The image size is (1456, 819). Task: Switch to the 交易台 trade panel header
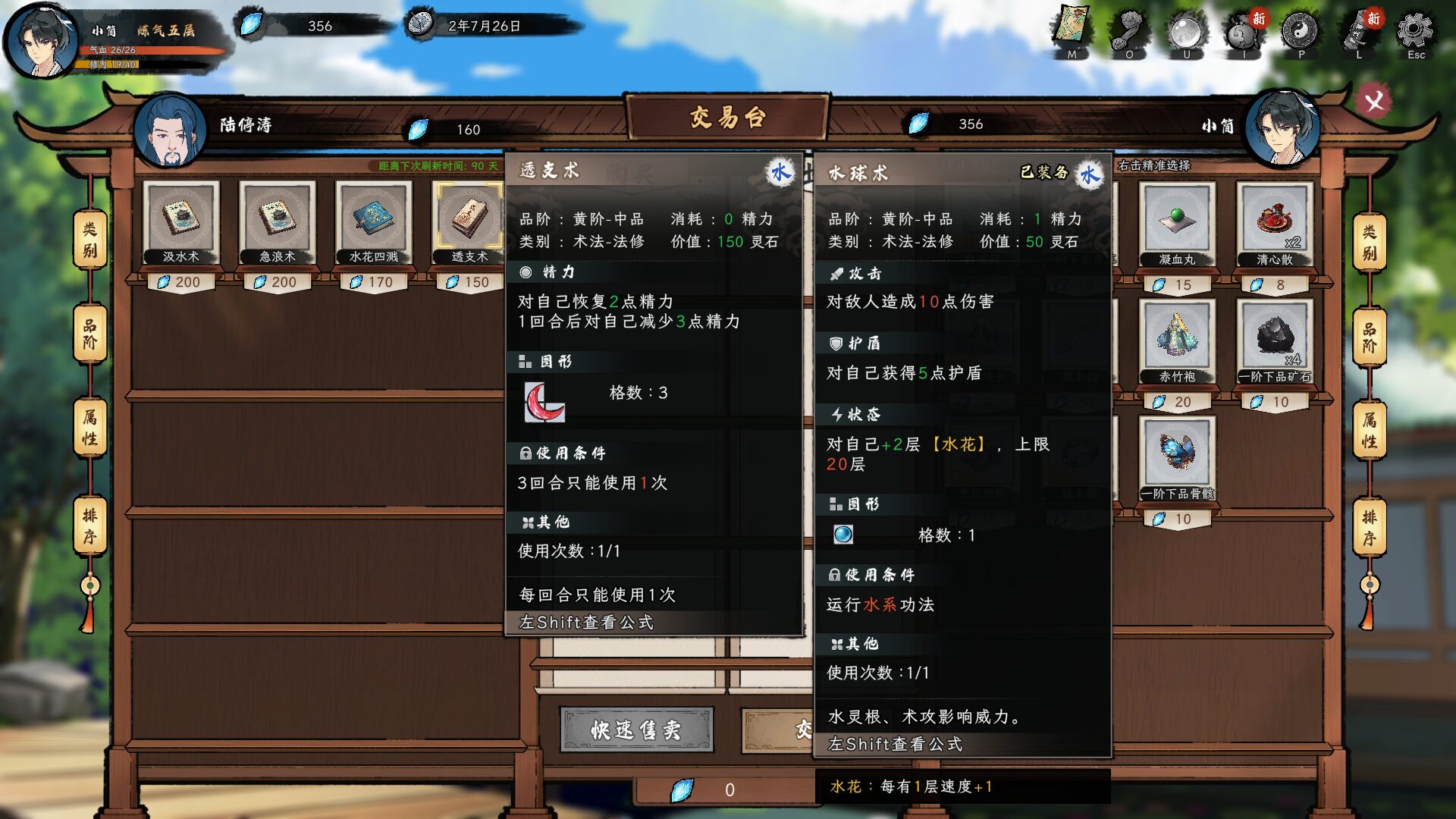(x=726, y=118)
